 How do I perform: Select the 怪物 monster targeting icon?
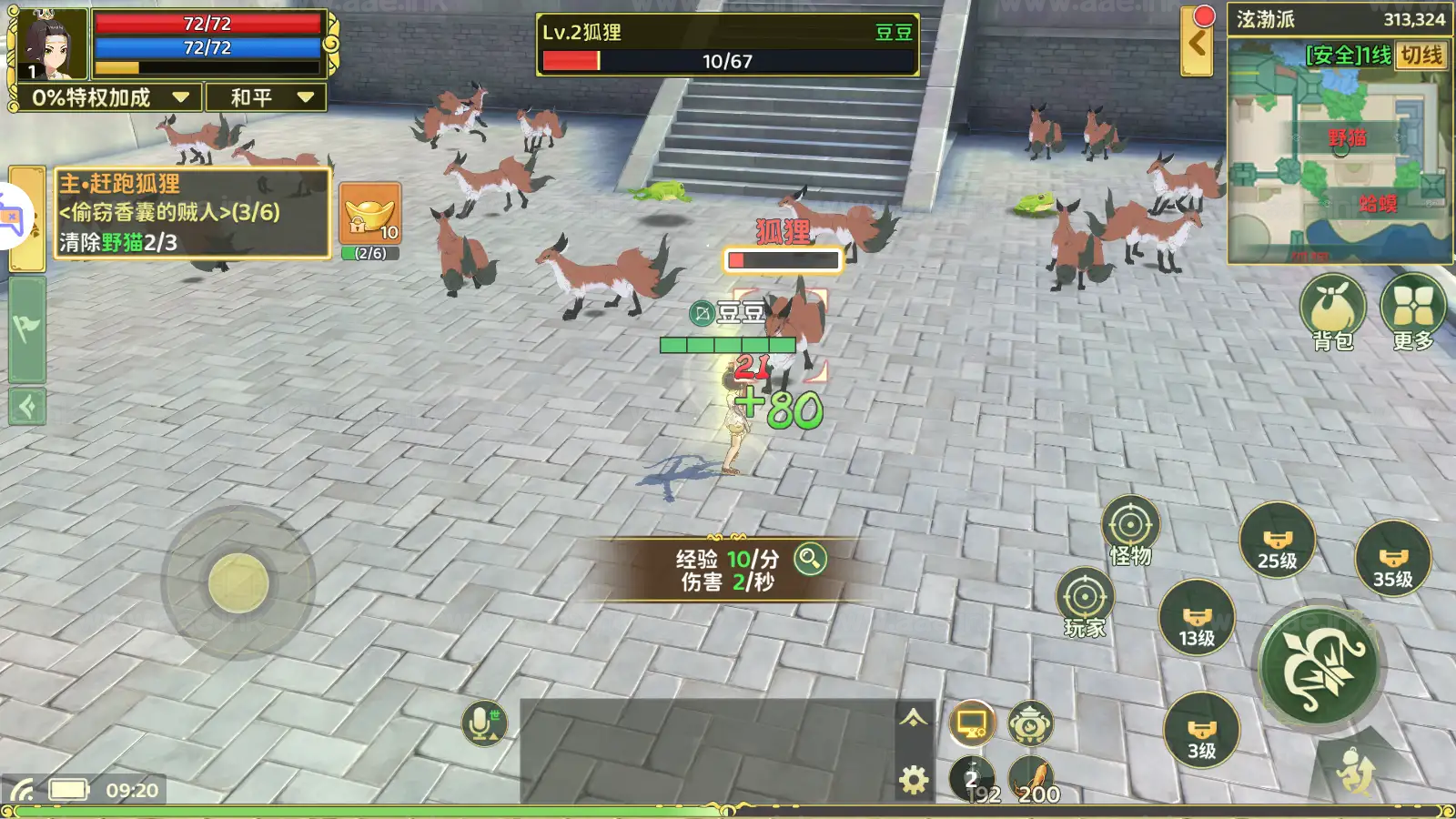[1131, 525]
